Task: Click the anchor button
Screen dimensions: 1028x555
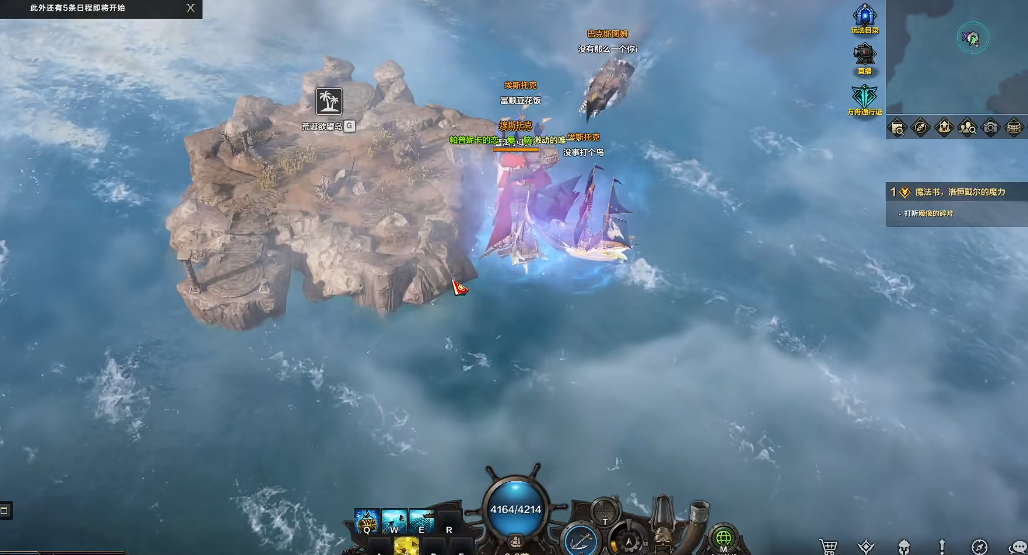Action: click(x=581, y=540)
